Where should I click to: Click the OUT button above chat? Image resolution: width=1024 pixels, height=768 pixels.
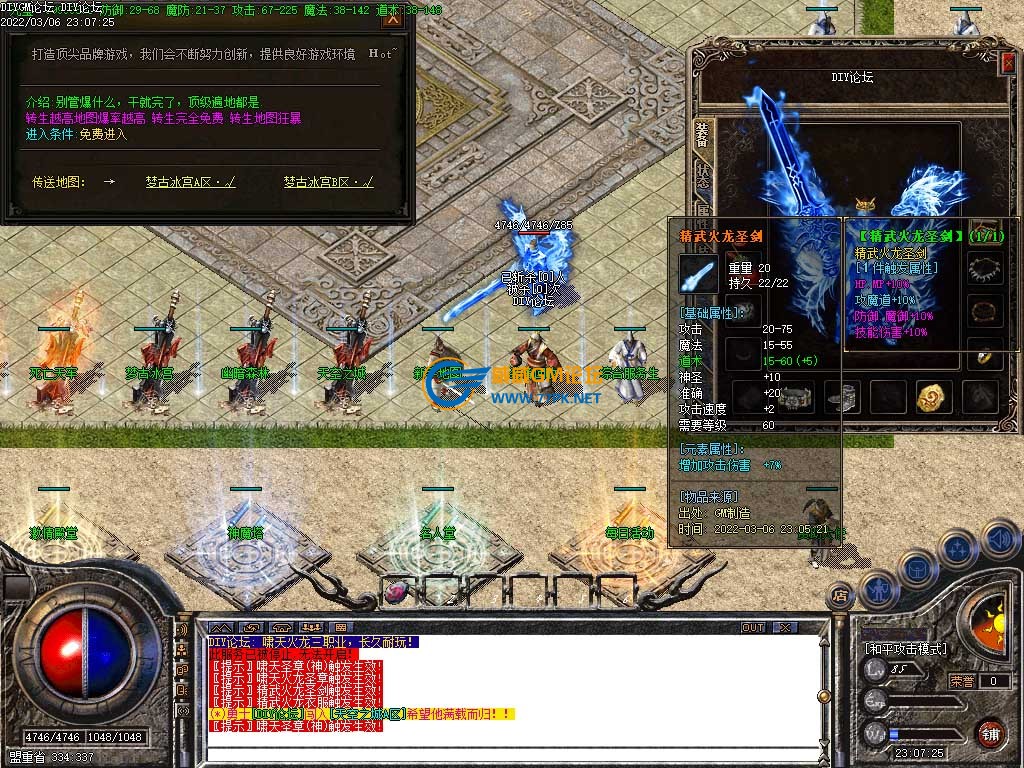753,628
